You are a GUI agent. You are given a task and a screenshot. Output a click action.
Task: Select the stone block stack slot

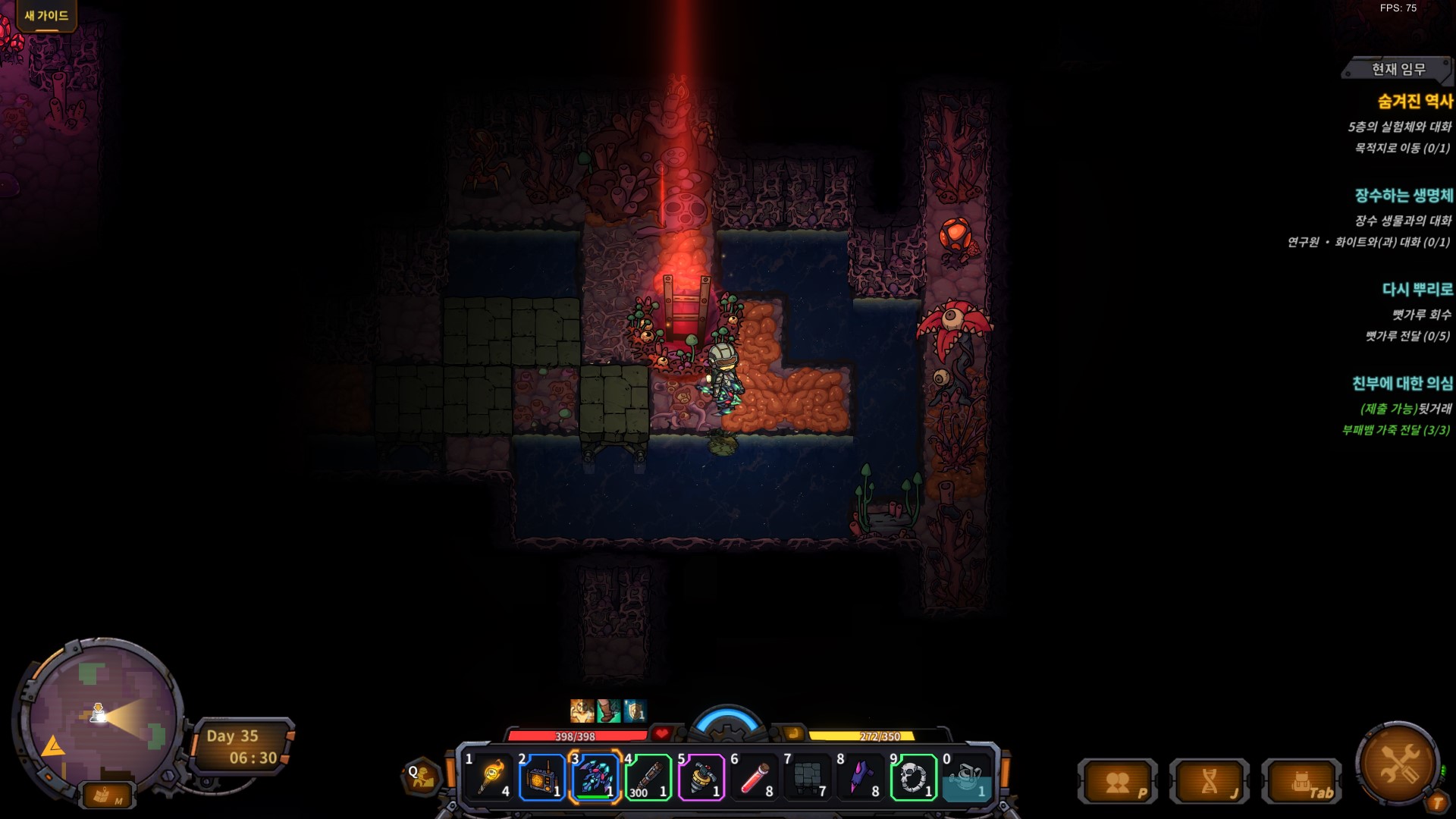[x=808, y=777]
